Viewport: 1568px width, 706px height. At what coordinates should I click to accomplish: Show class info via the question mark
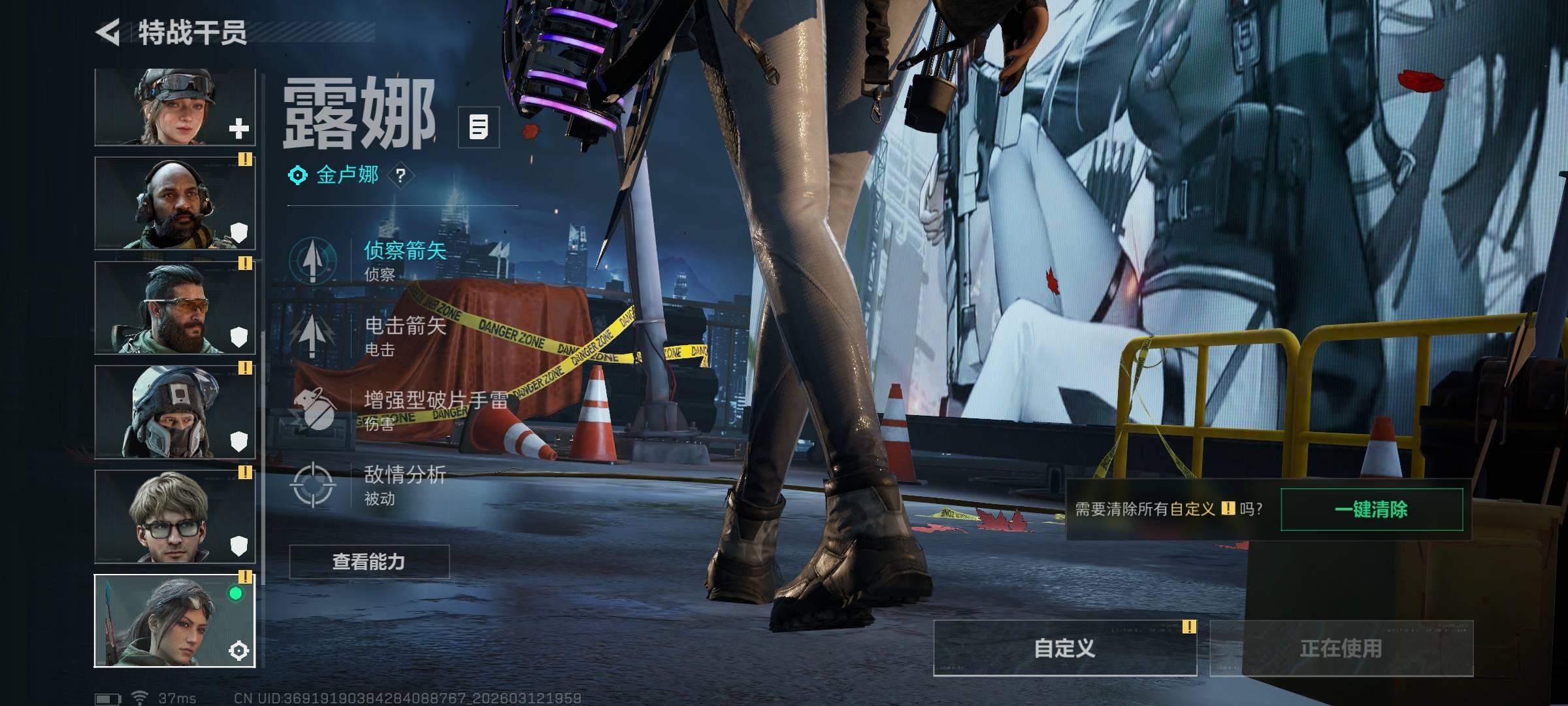tap(400, 175)
